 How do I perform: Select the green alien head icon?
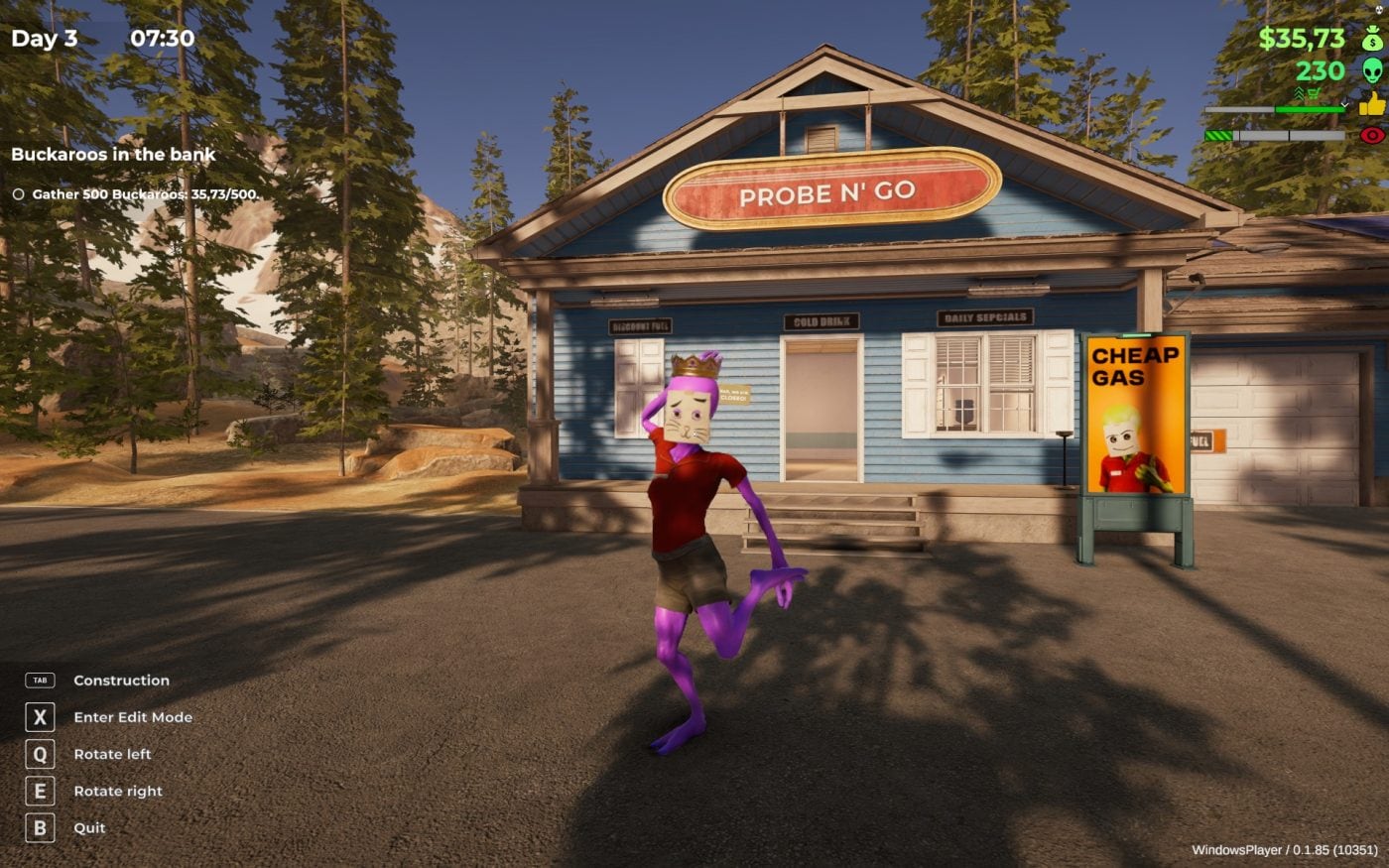click(x=1372, y=70)
